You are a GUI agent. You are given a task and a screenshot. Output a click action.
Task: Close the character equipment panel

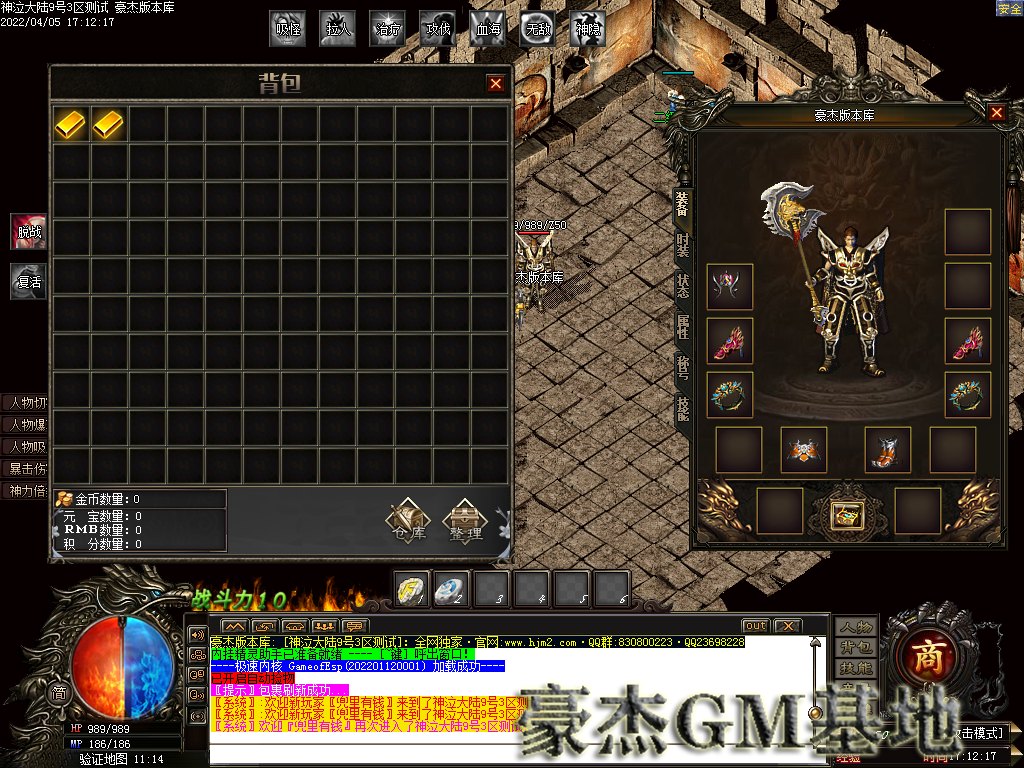pyautogui.click(x=996, y=113)
